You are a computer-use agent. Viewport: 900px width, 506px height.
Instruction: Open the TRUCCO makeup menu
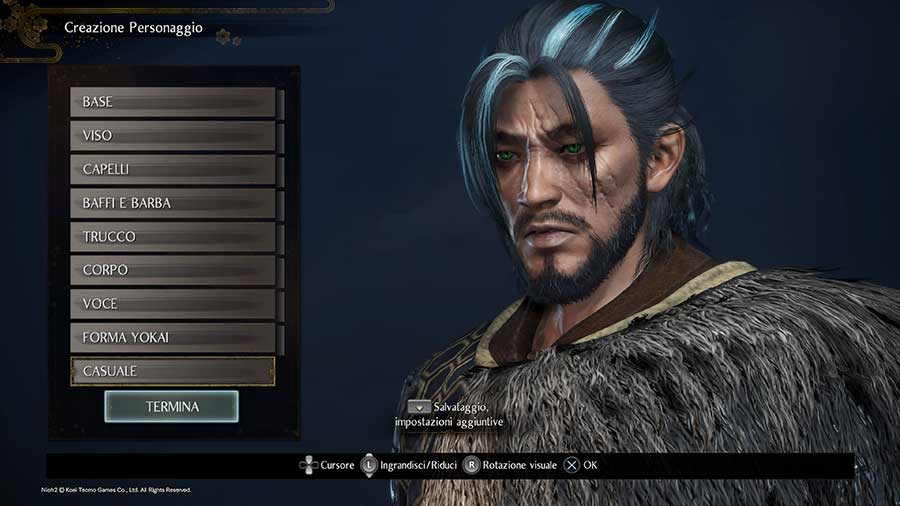[x=172, y=237]
